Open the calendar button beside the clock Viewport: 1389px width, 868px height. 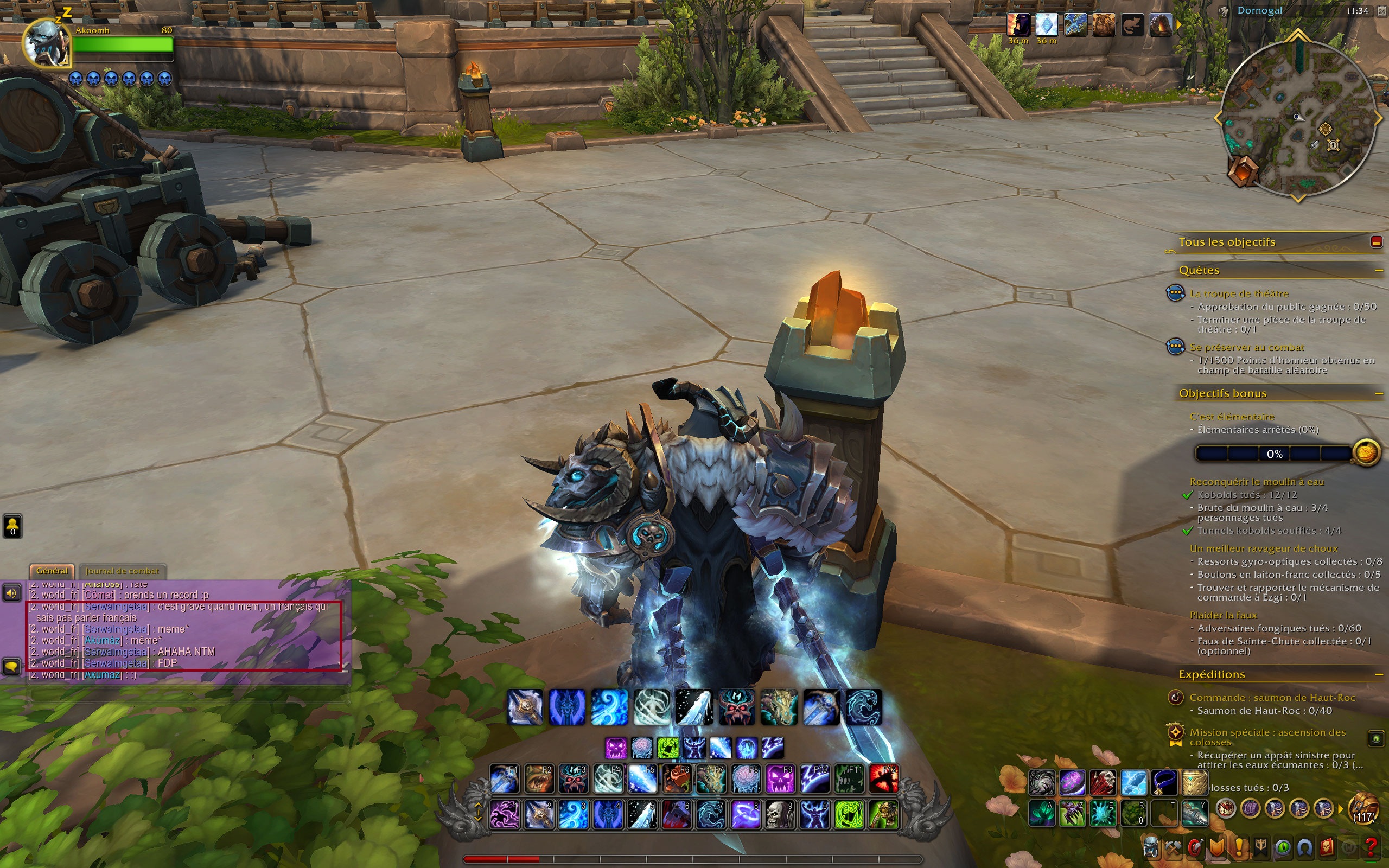[x=1381, y=11]
